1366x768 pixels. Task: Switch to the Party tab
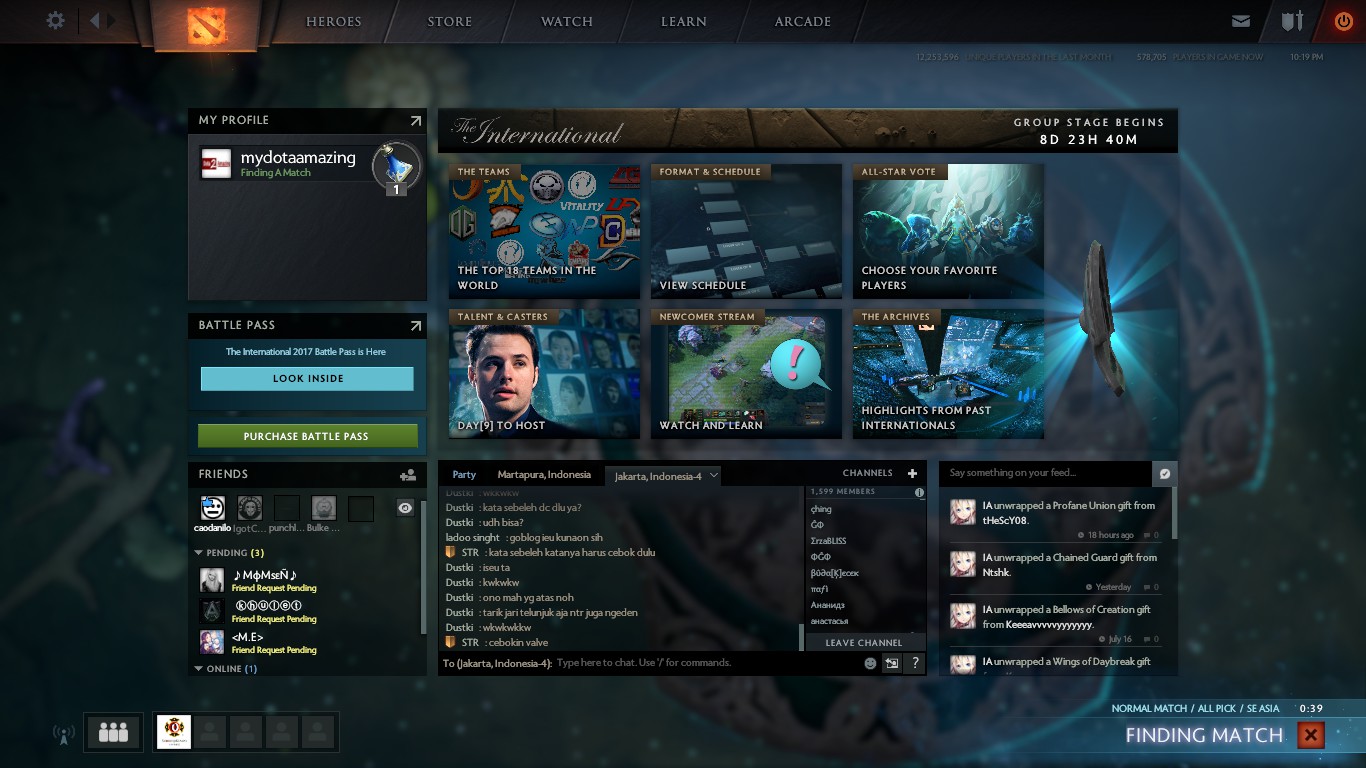click(x=463, y=474)
